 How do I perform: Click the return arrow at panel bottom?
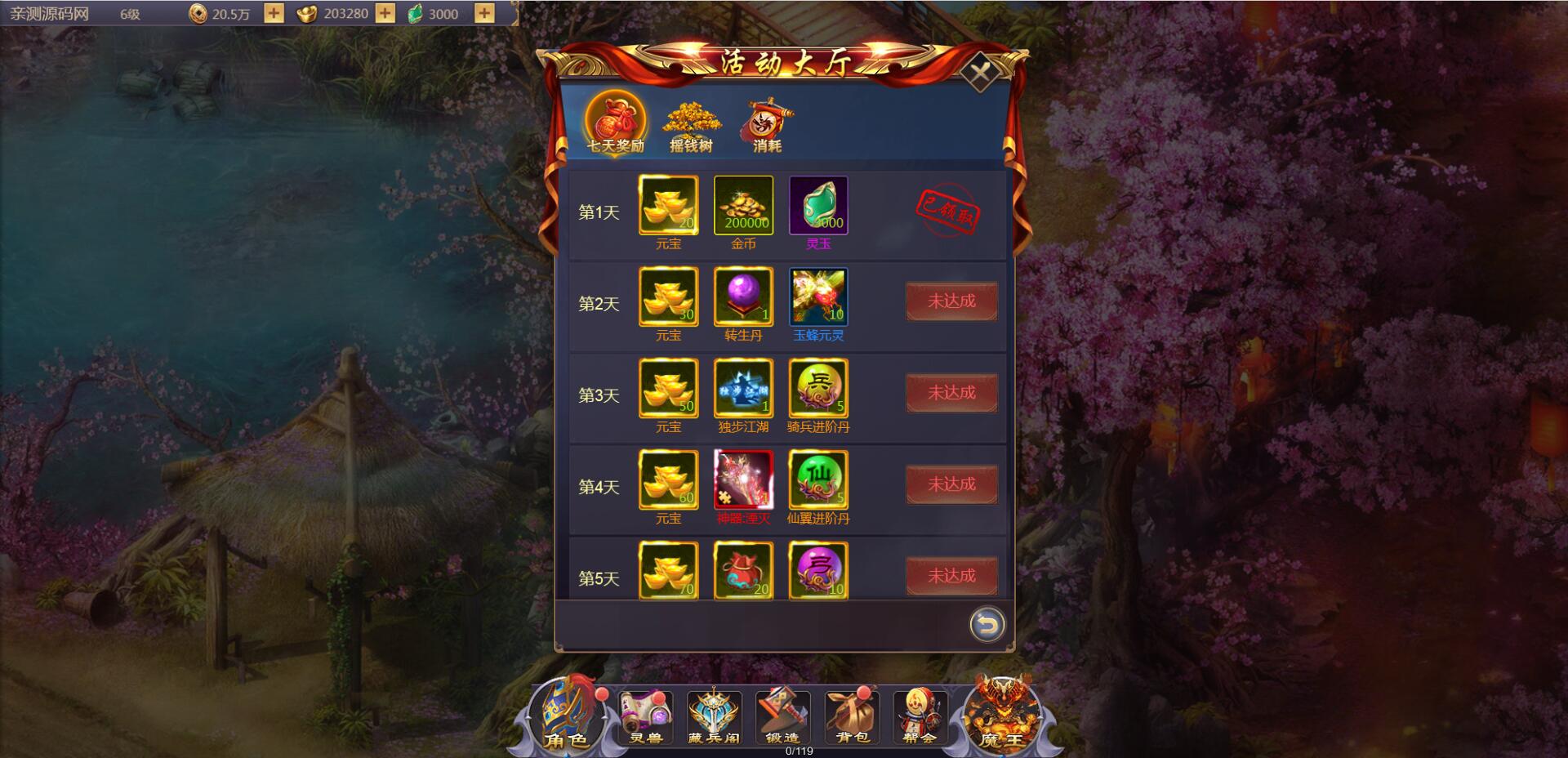click(985, 623)
